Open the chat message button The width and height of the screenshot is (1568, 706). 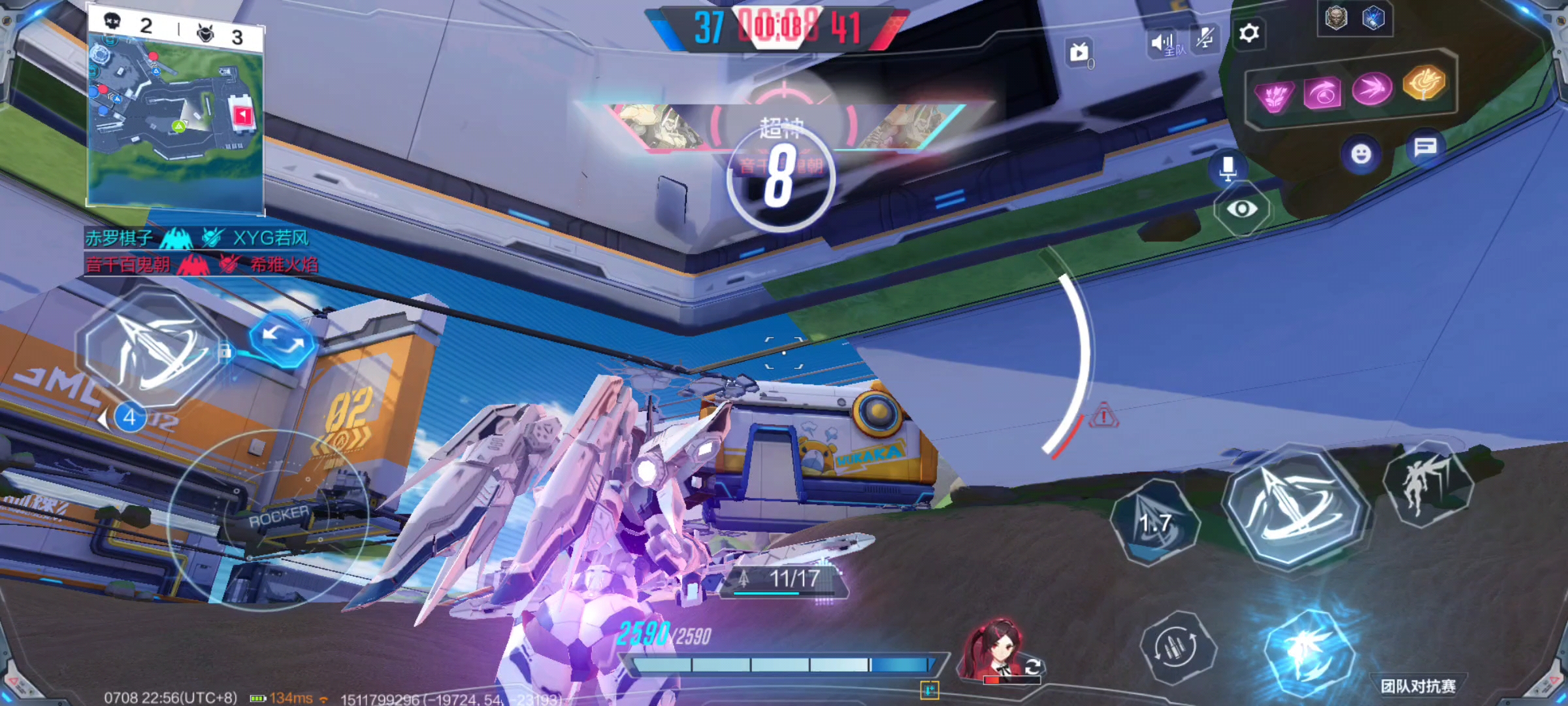point(1425,147)
